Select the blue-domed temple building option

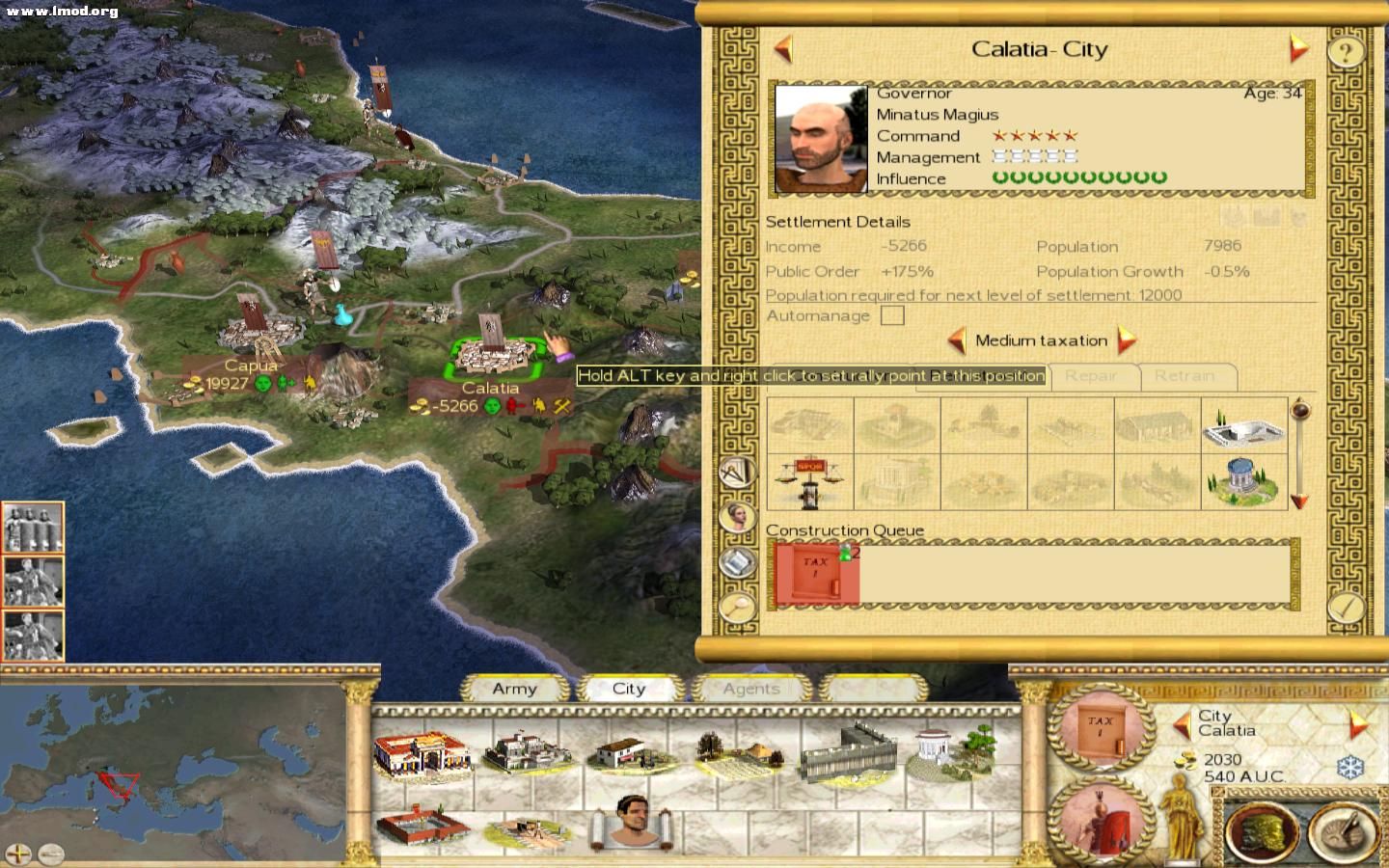pos(1243,481)
